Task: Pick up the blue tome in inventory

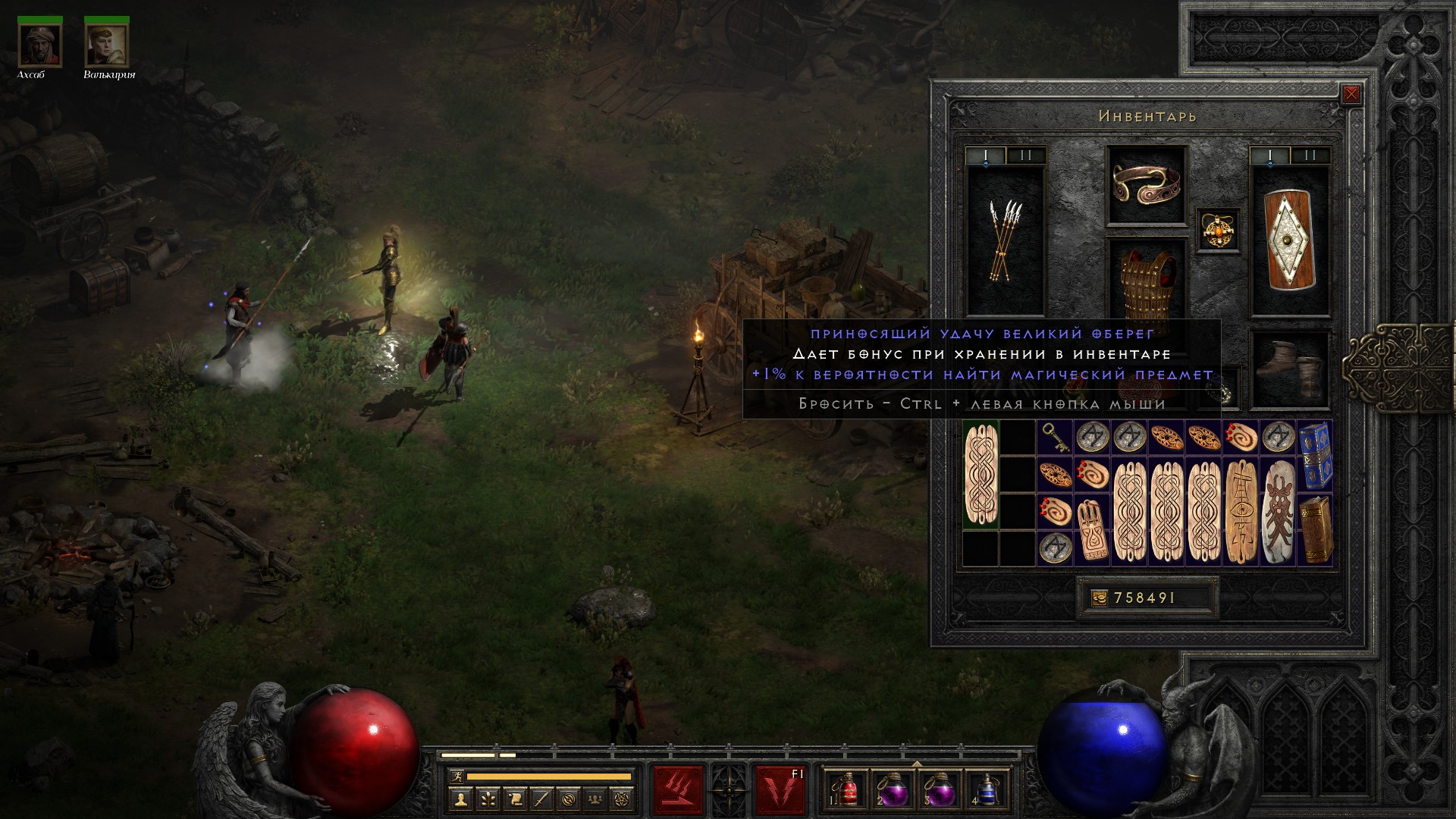Action: [1316, 457]
